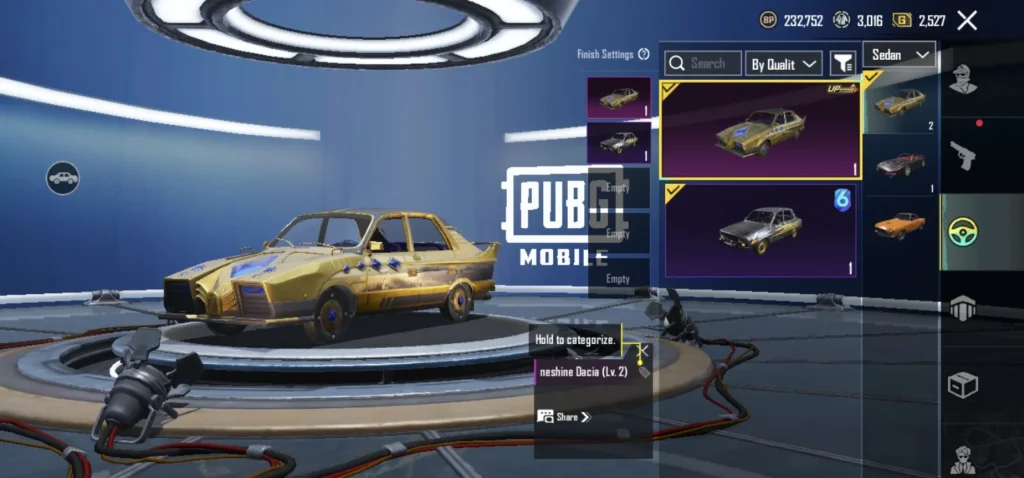Select the gold Dacia finish slot
This screenshot has width=1024, height=478.
[618, 98]
